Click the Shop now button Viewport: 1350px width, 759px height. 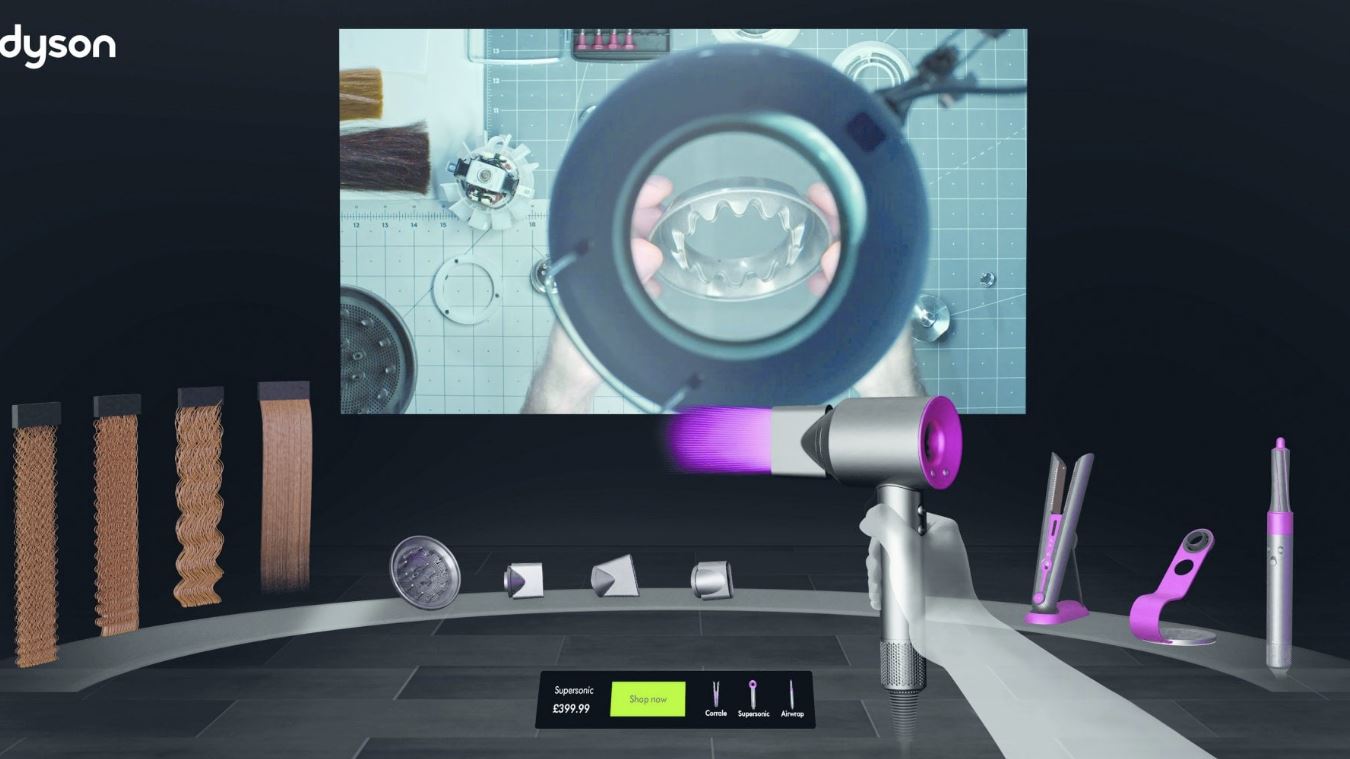point(646,699)
